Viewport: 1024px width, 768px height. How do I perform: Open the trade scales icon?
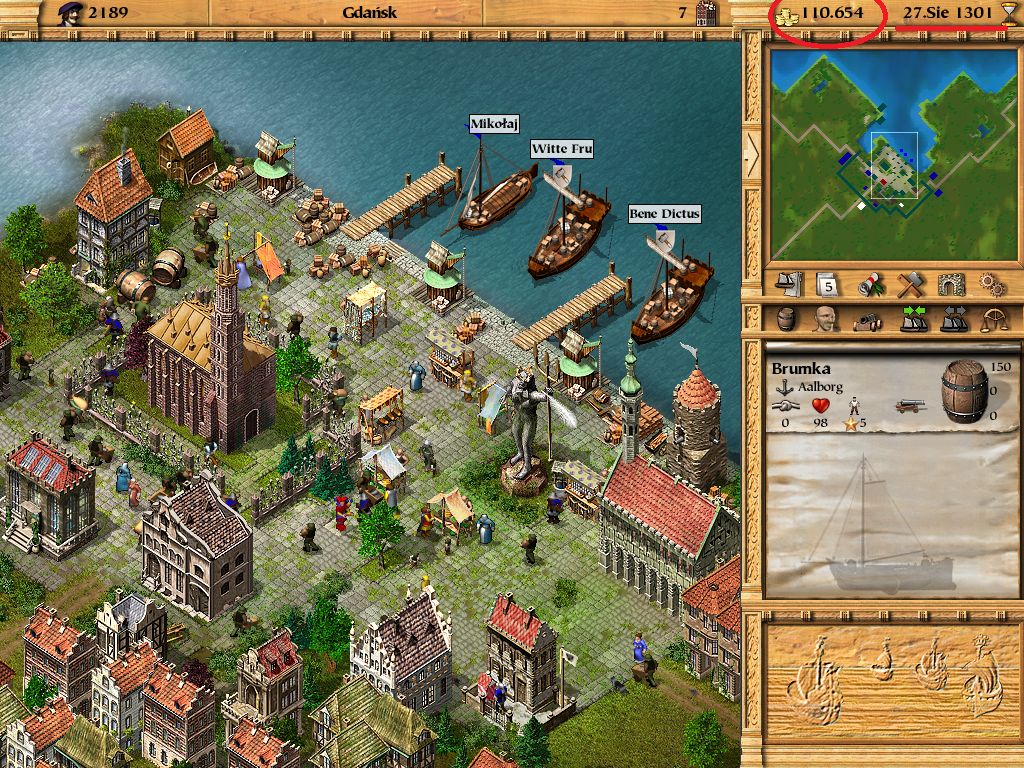coord(996,319)
